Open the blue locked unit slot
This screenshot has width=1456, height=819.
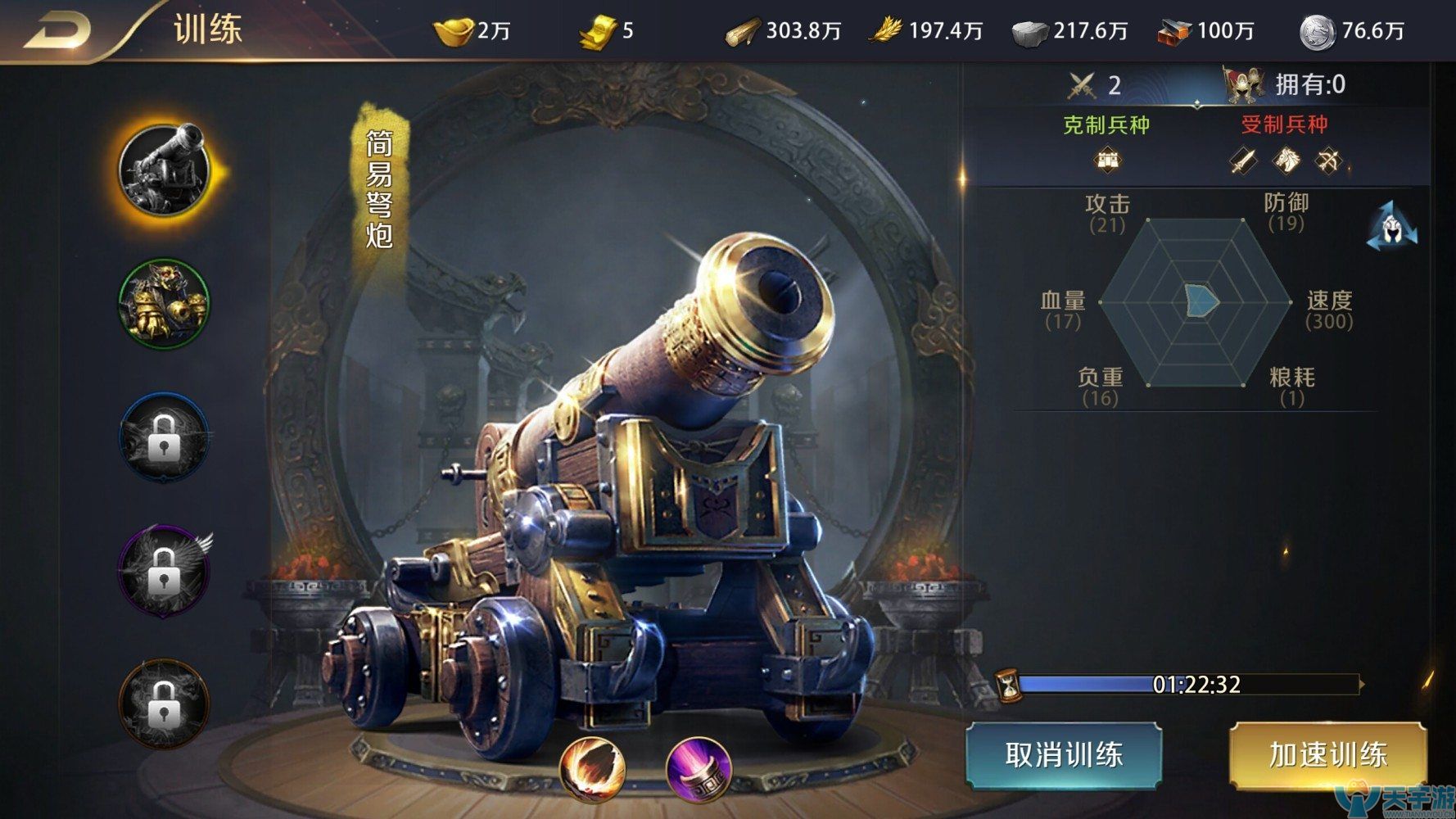coord(164,436)
